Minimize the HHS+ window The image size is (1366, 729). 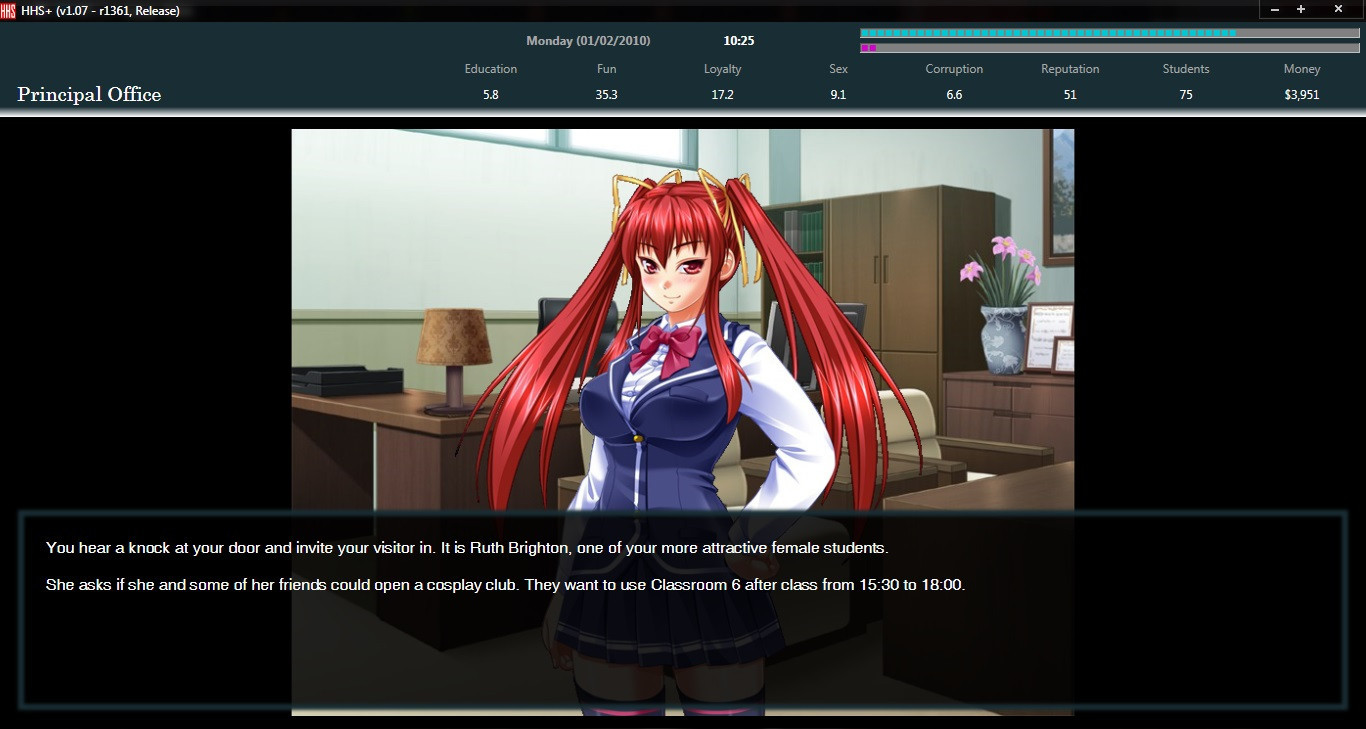(1275, 9)
